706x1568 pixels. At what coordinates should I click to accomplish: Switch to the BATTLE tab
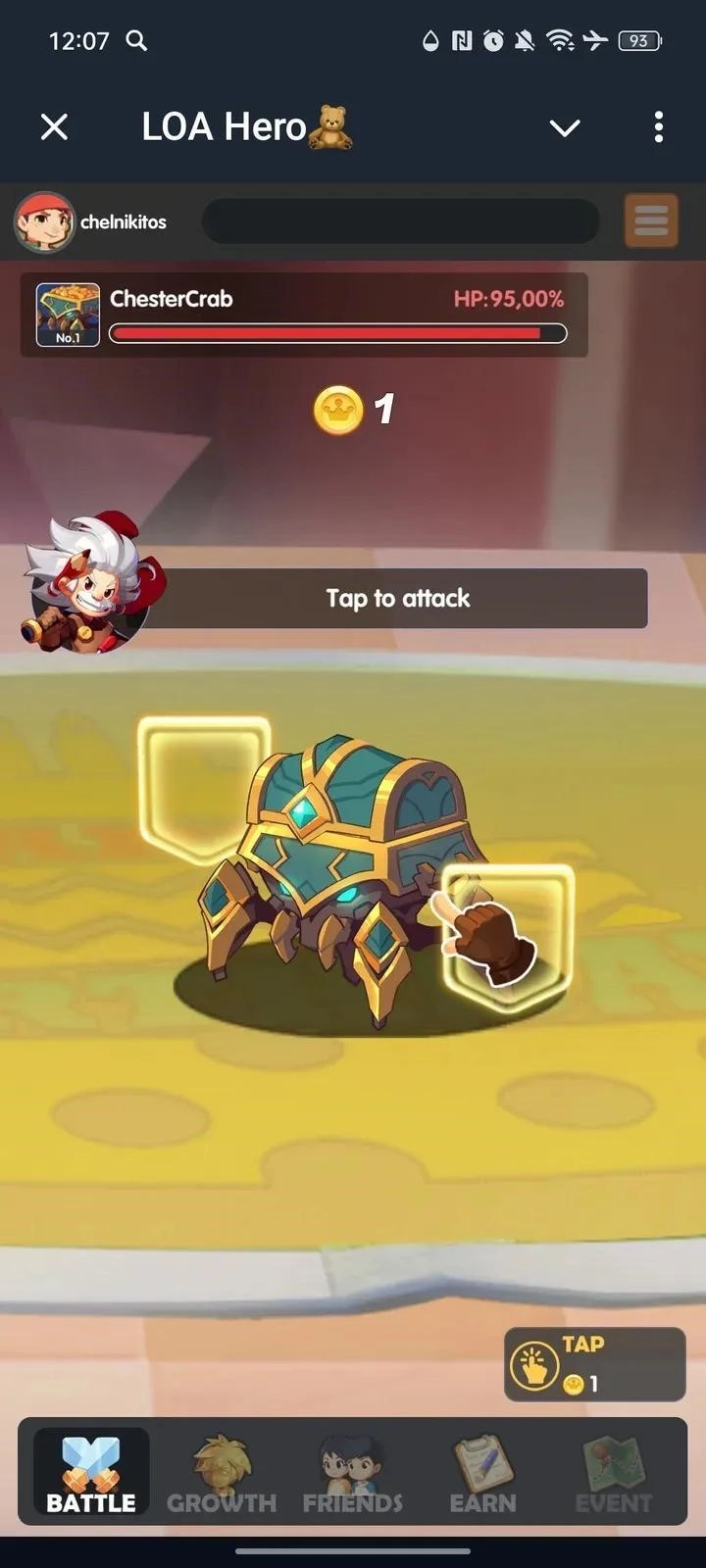pos(91,1473)
